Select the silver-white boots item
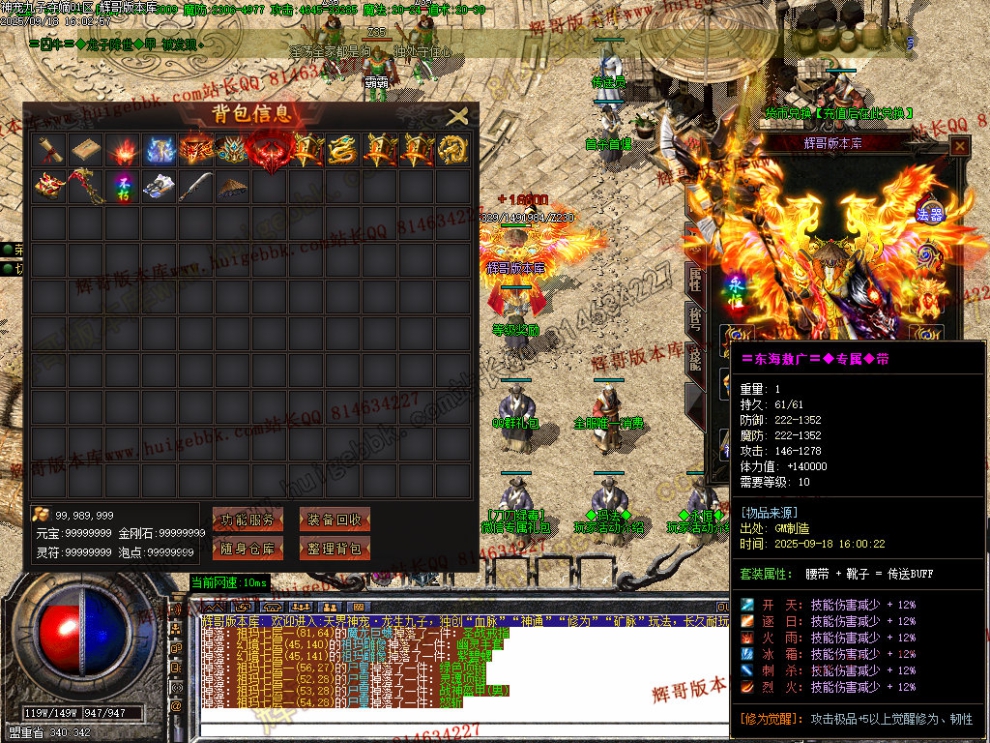Viewport: 990px width, 743px height. tap(159, 186)
